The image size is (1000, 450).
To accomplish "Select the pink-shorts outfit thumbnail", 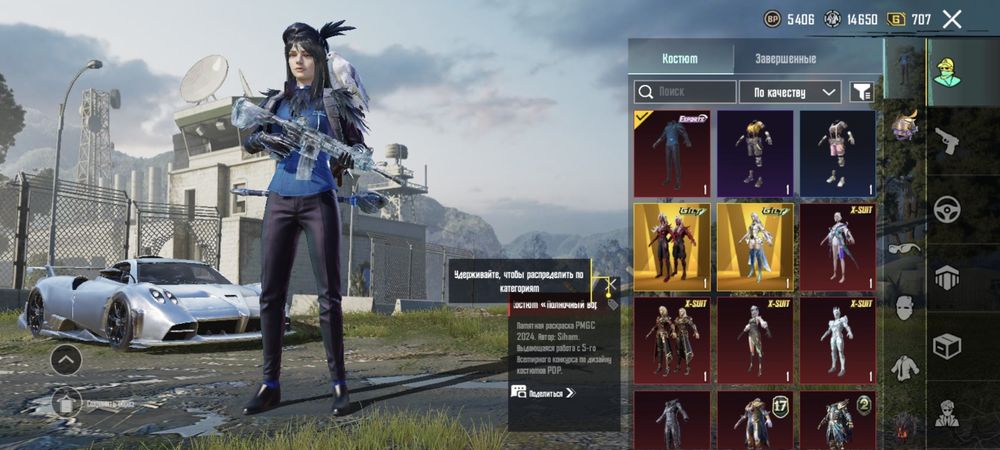I will 838,153.
